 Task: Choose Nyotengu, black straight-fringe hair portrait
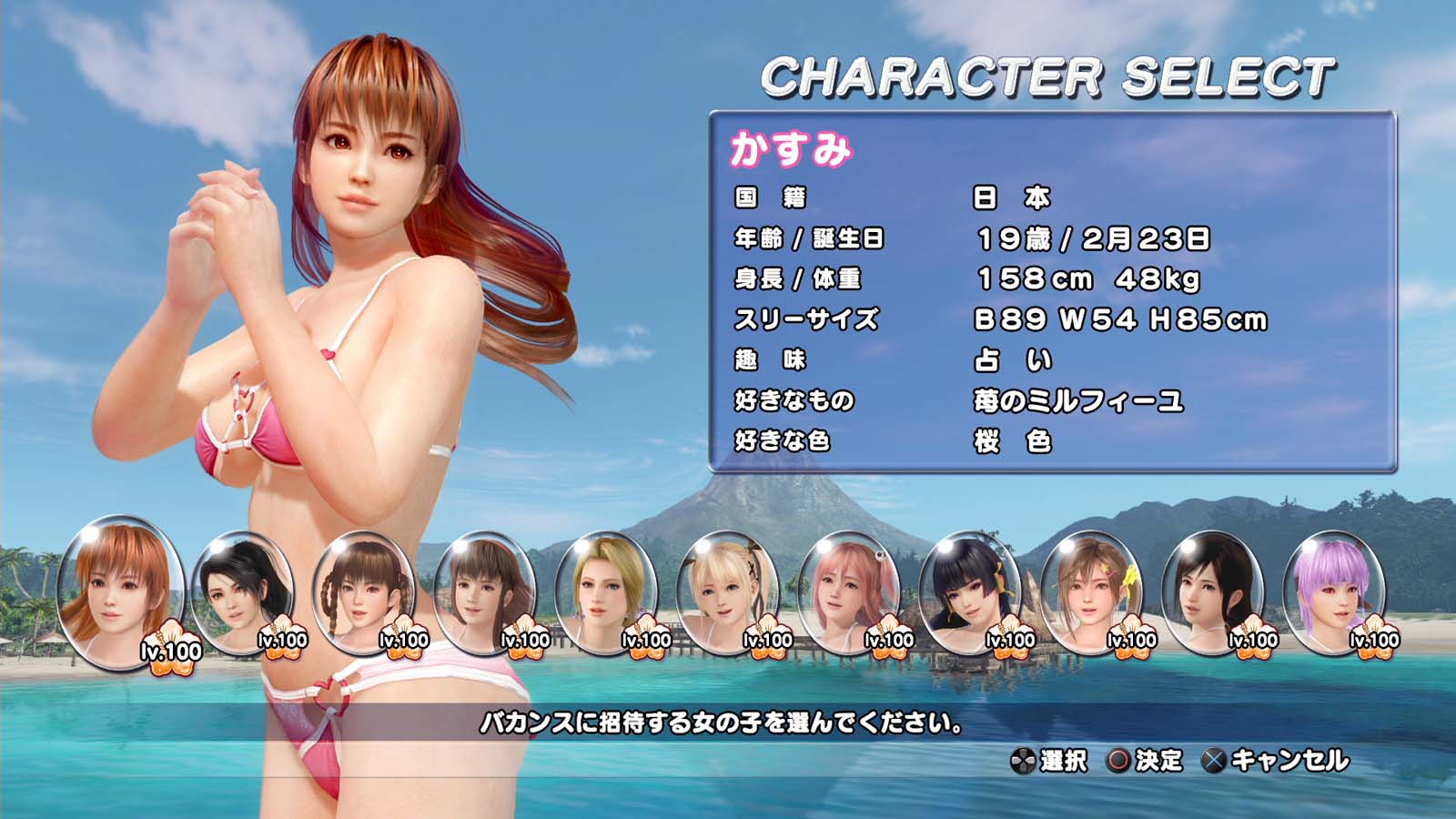tap(970, 591)
